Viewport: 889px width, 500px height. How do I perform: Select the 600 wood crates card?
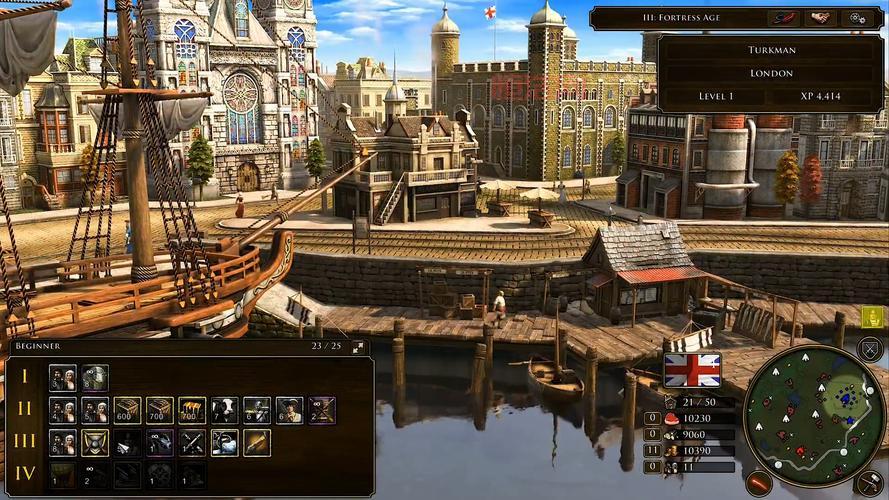(127, 410)
